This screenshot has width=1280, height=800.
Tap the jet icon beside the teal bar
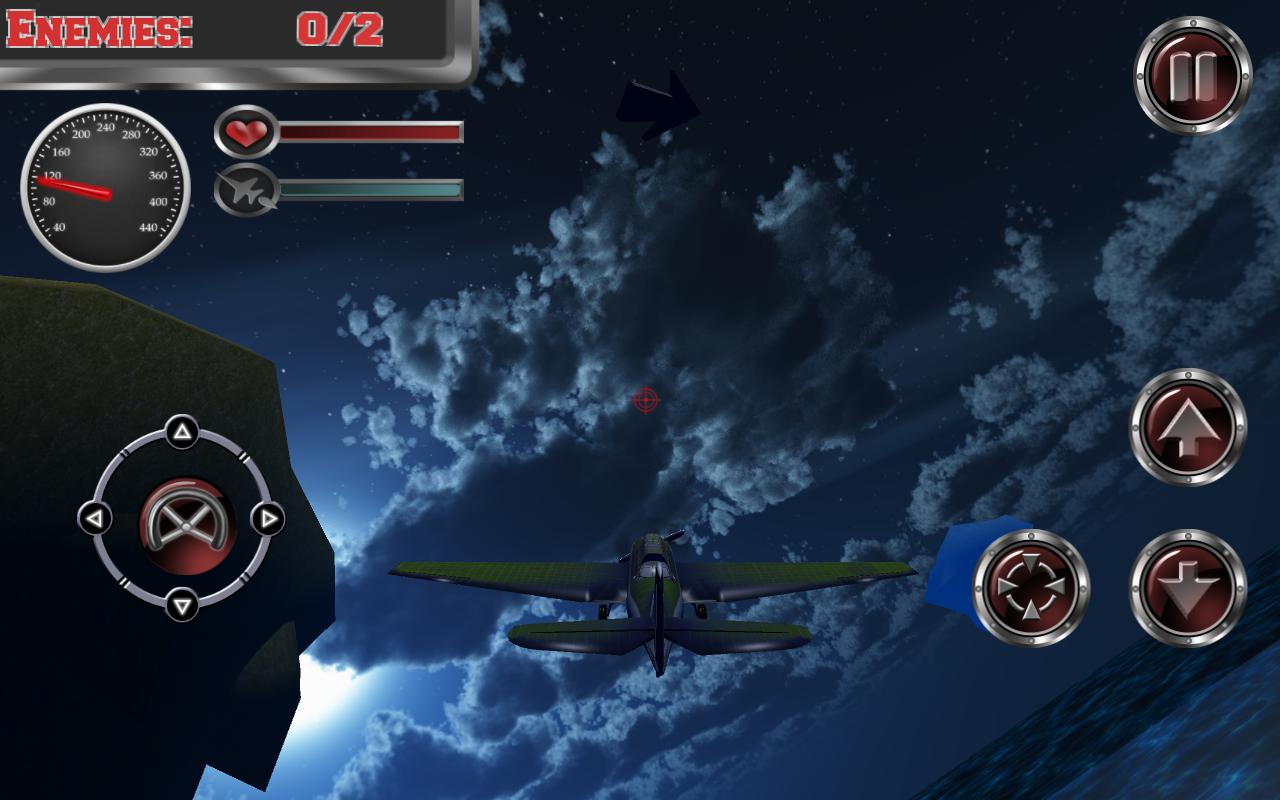pos(245,190)
